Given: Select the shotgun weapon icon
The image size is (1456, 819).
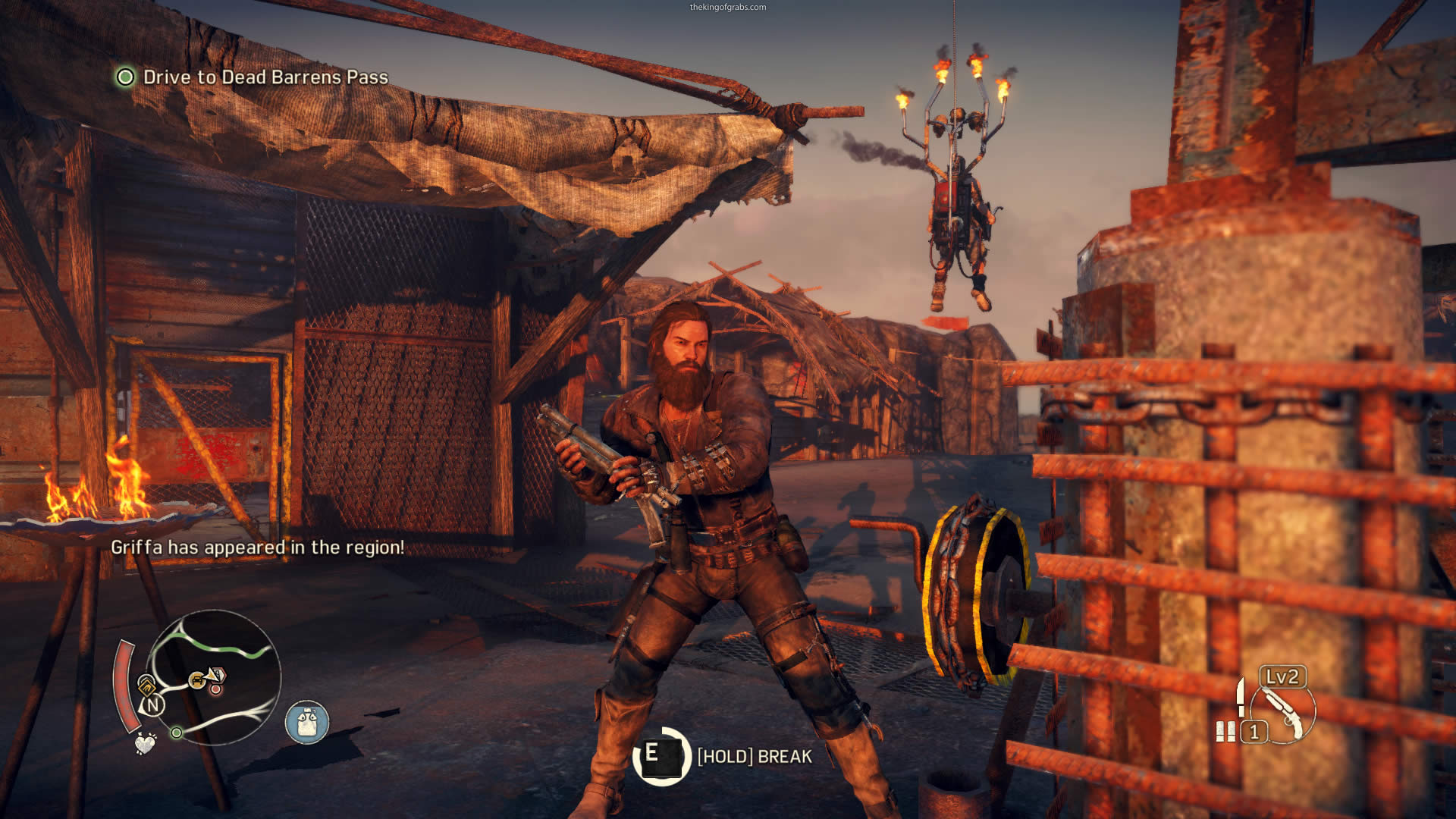Looking at the screenshot, I should click(1283, 711).
